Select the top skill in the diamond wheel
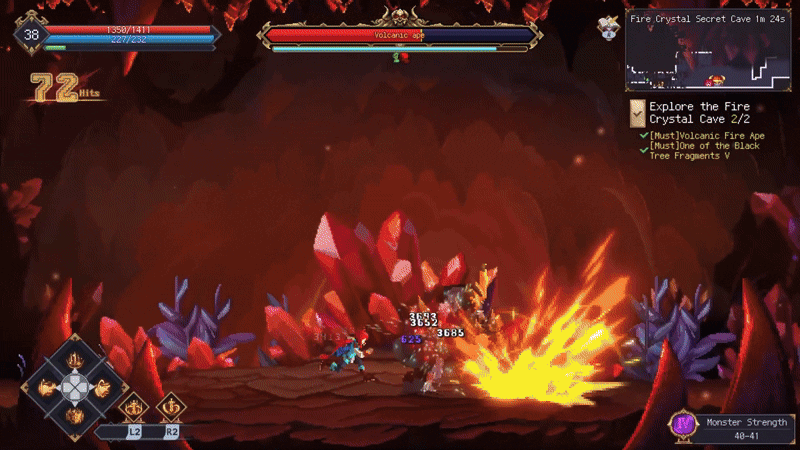The image size is (800, 450). click(x=75, y=360)
